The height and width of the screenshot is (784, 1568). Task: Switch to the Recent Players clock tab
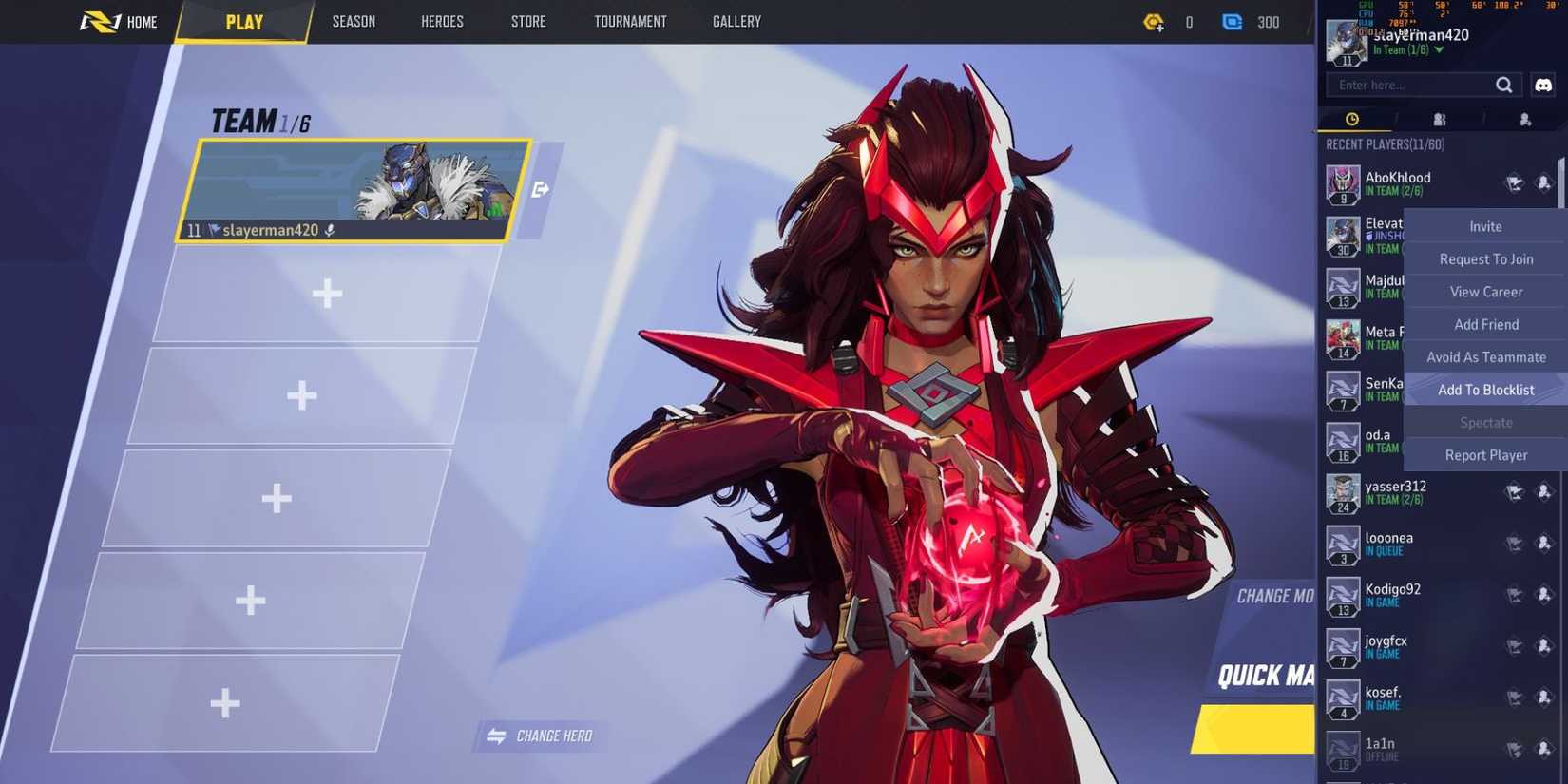click(1351, 119)
